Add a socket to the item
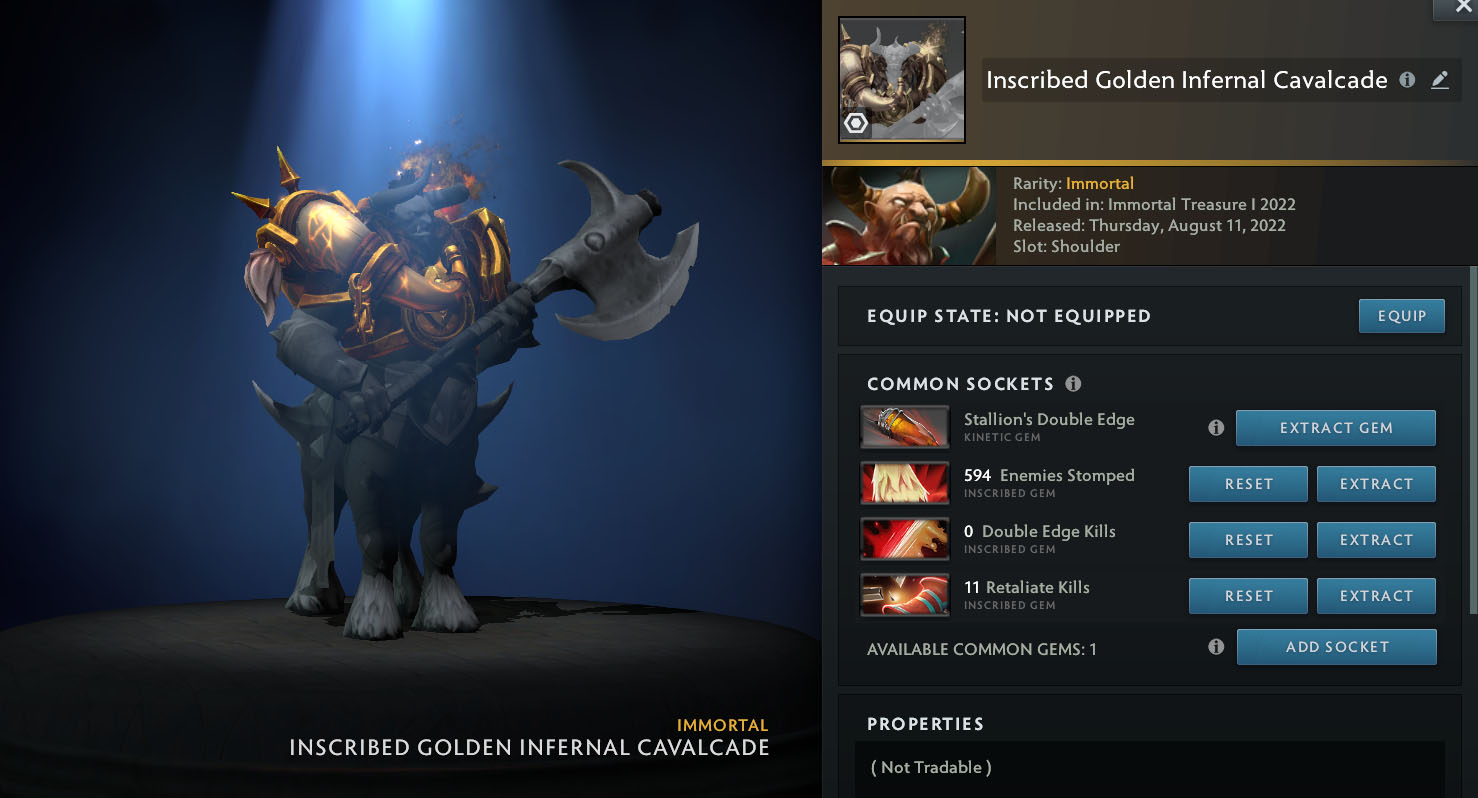The width and height of the screenshot is (1478, 798). point(1336,647)
